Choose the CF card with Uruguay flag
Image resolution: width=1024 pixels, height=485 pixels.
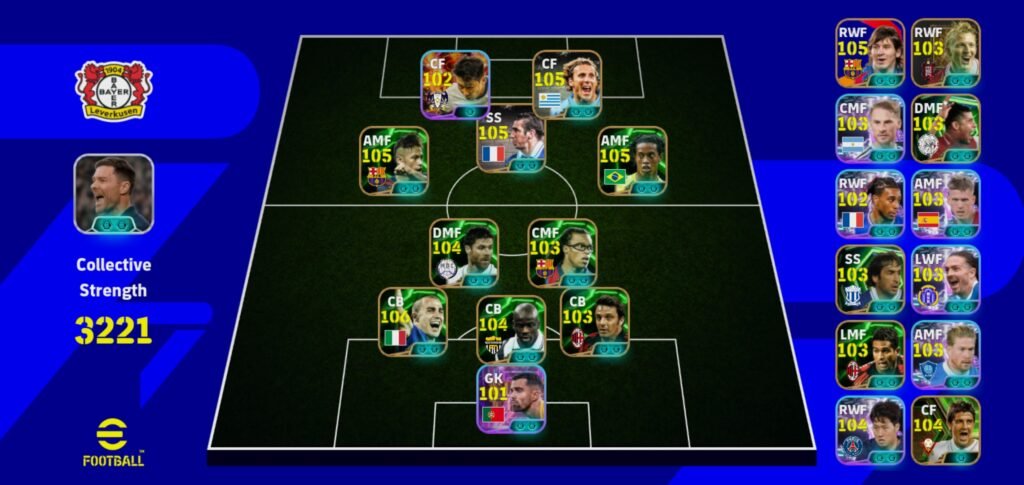566,84
